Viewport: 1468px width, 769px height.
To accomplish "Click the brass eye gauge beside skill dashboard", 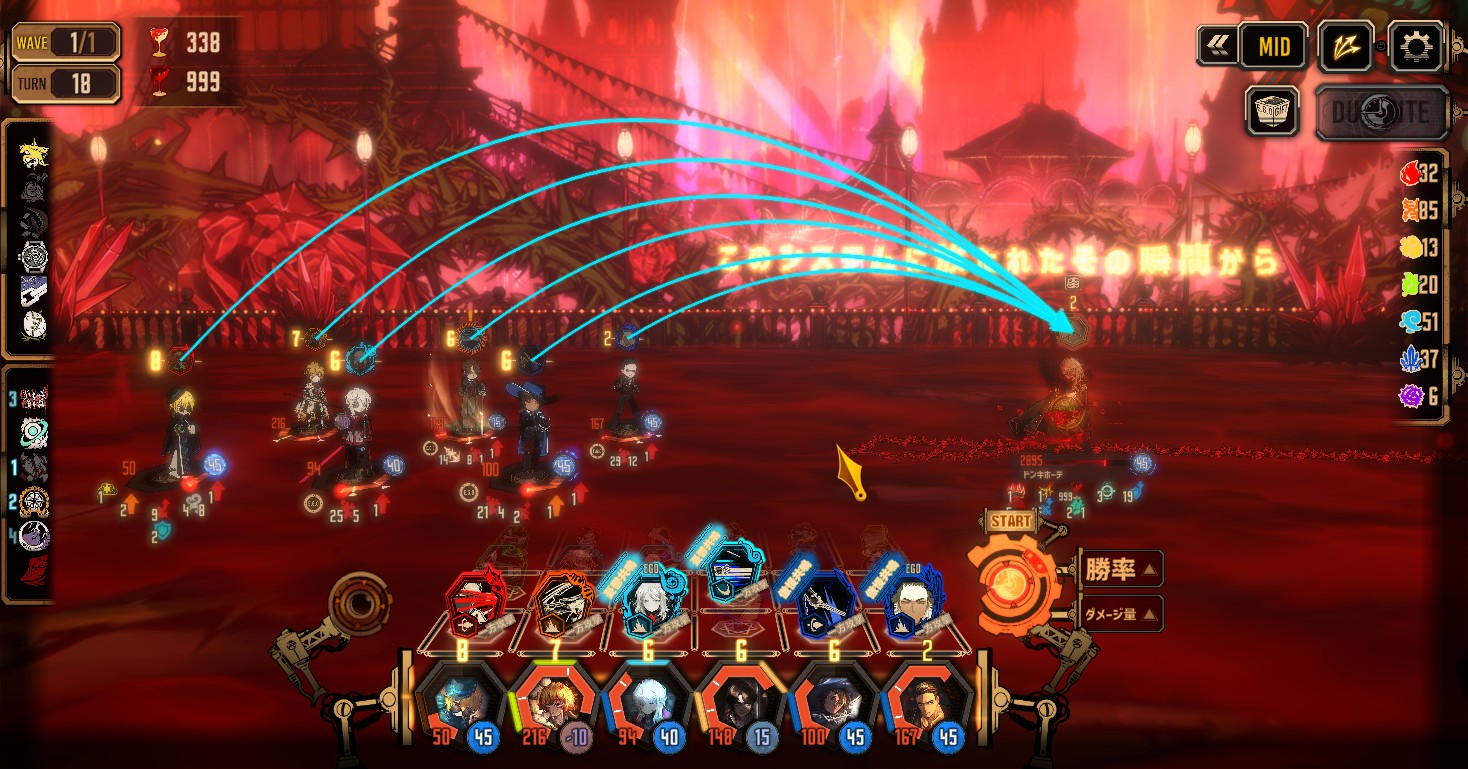I will point(357,600).
